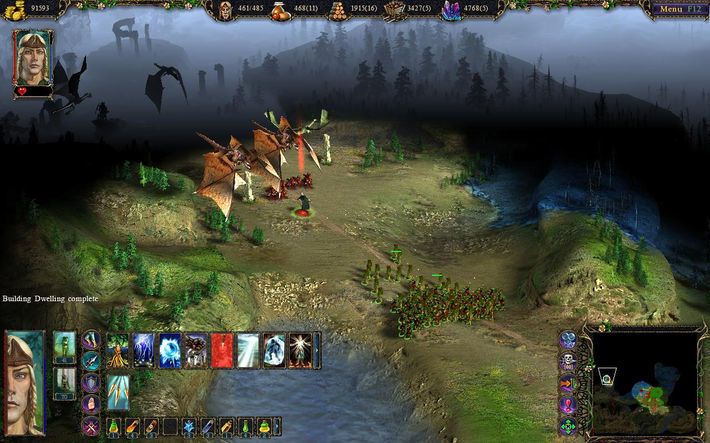
Task: Click the large hero portrait at bottom left
Action: point(24,381)
